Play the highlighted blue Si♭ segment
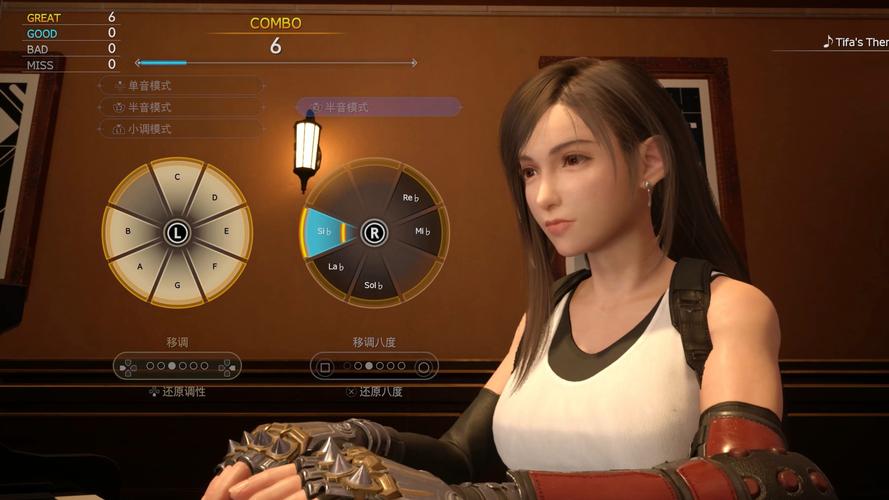 323,231
